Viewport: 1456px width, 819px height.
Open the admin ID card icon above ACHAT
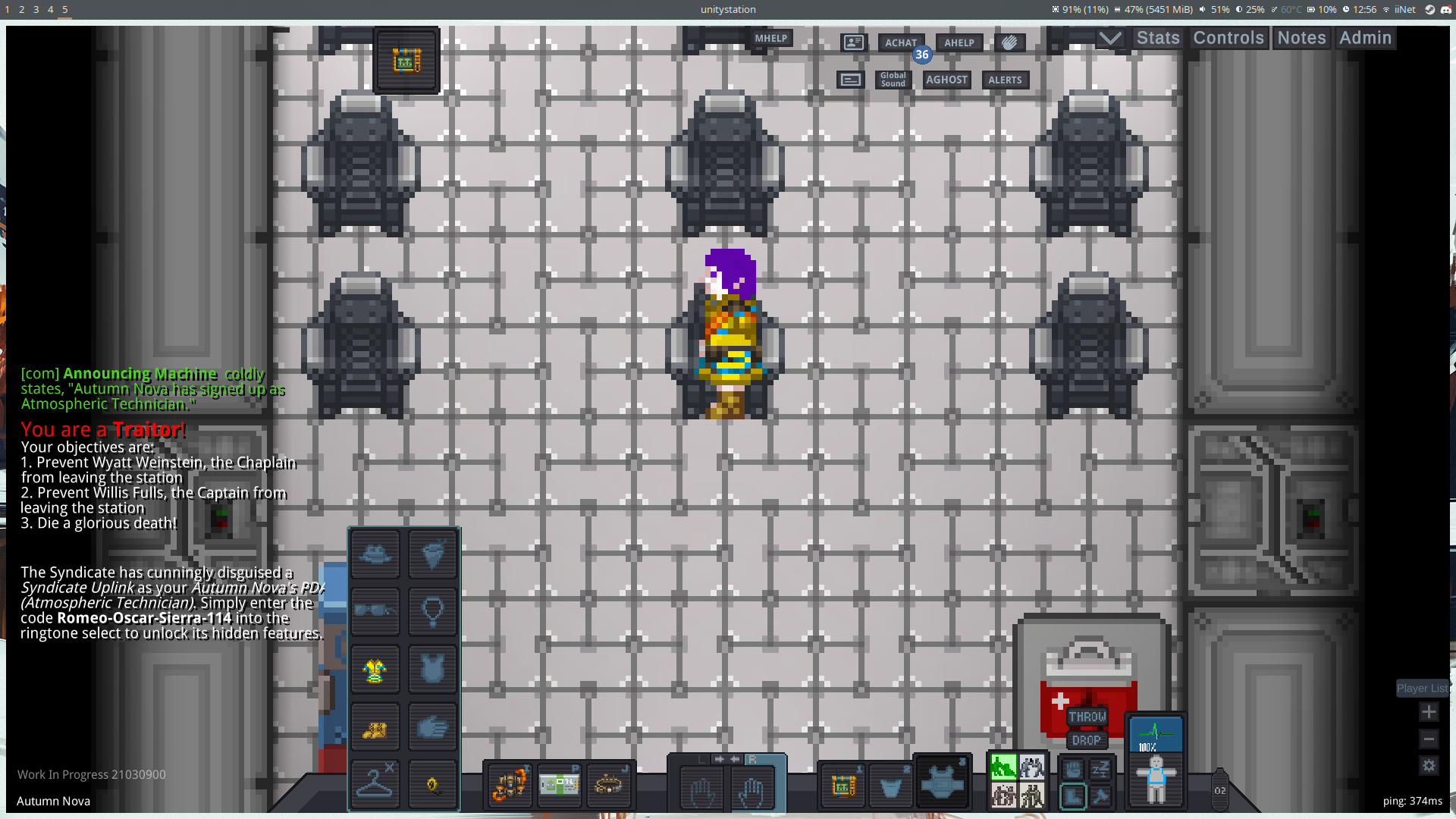click(x=855, y=42)
